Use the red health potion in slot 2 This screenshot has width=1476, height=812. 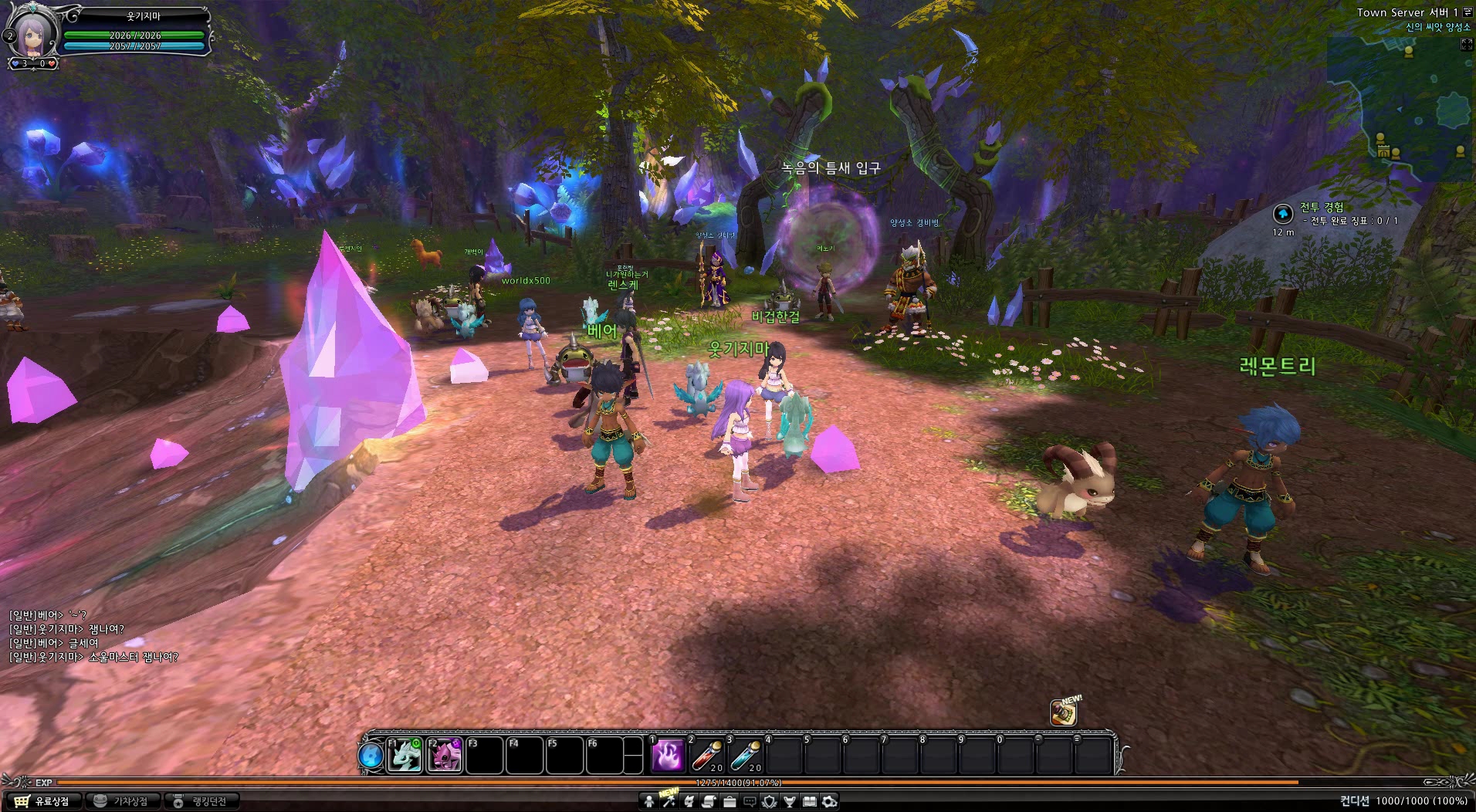[x=706, y=755]
